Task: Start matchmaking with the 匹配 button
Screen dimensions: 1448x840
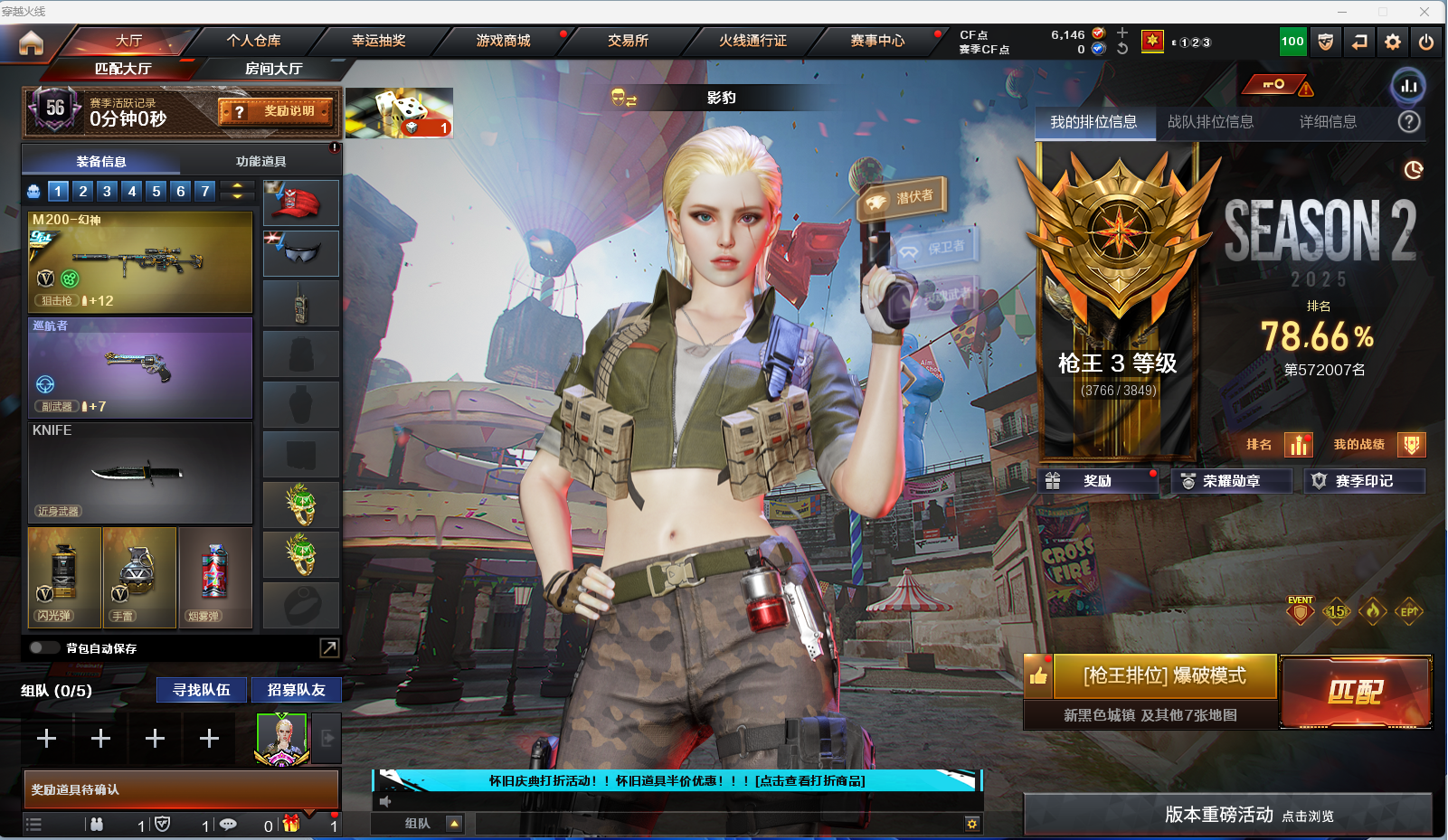Action: point(1355,692)
